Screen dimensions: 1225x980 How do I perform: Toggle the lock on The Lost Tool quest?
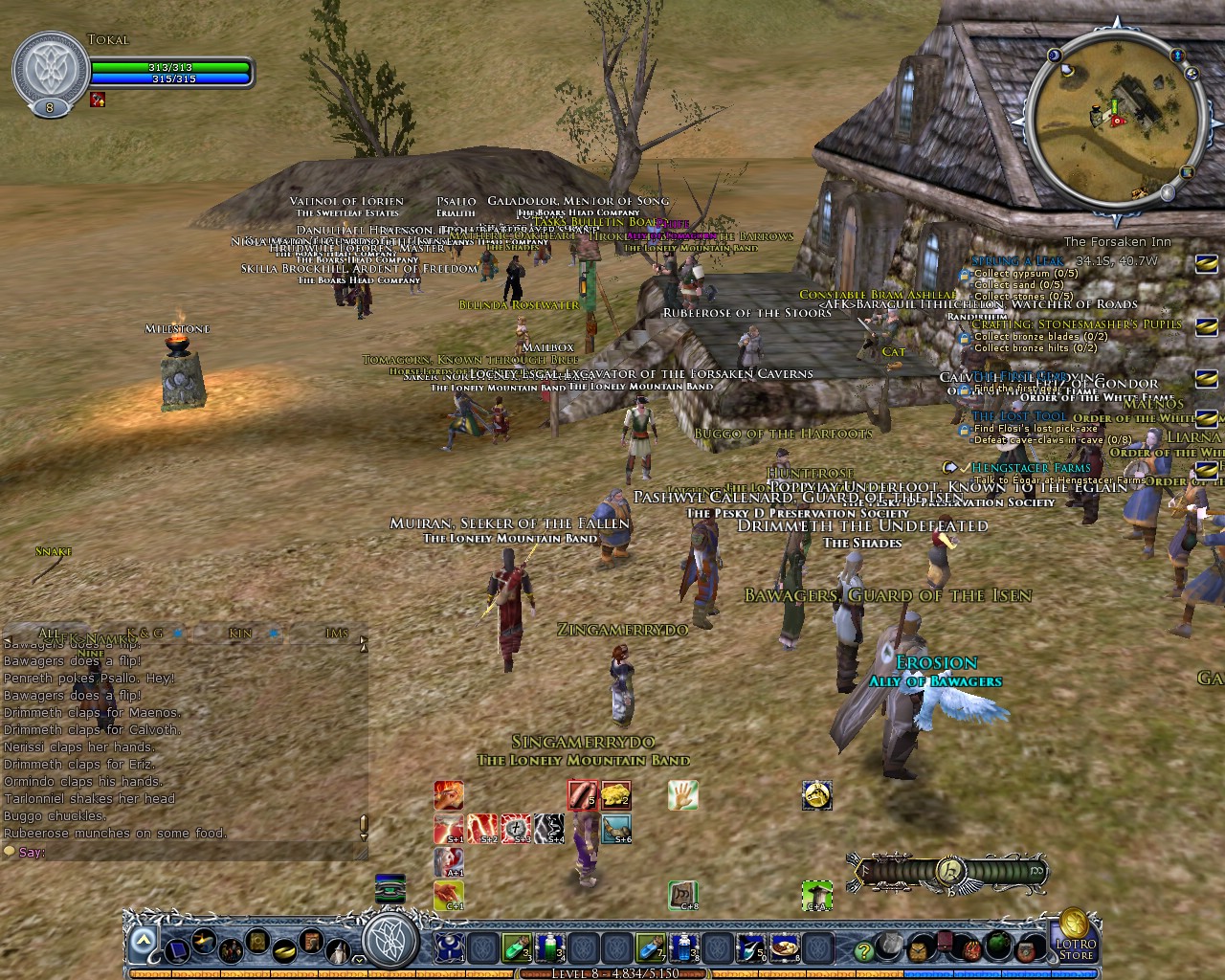(x=965, y=429)
